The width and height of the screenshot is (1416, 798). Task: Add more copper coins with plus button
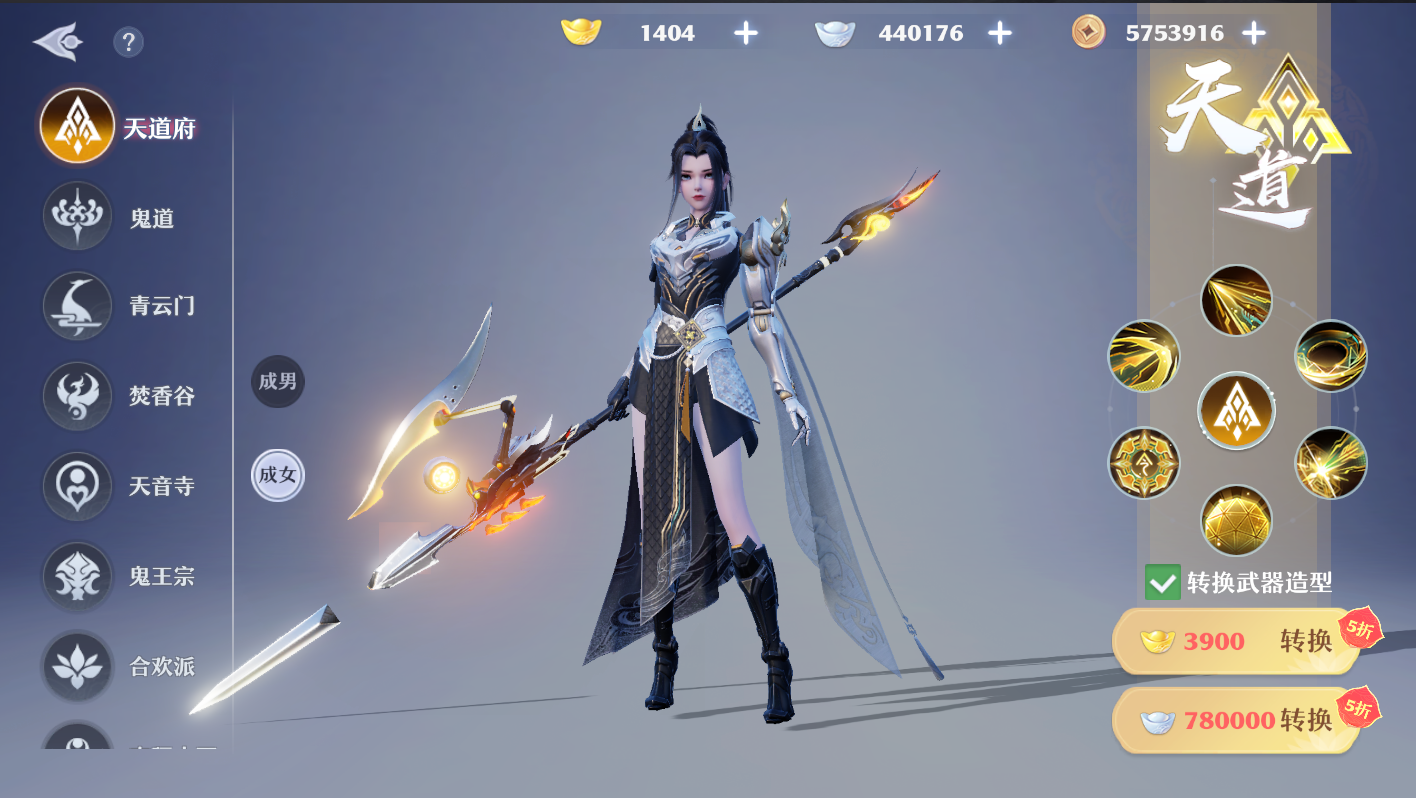tap(1254, 33)
